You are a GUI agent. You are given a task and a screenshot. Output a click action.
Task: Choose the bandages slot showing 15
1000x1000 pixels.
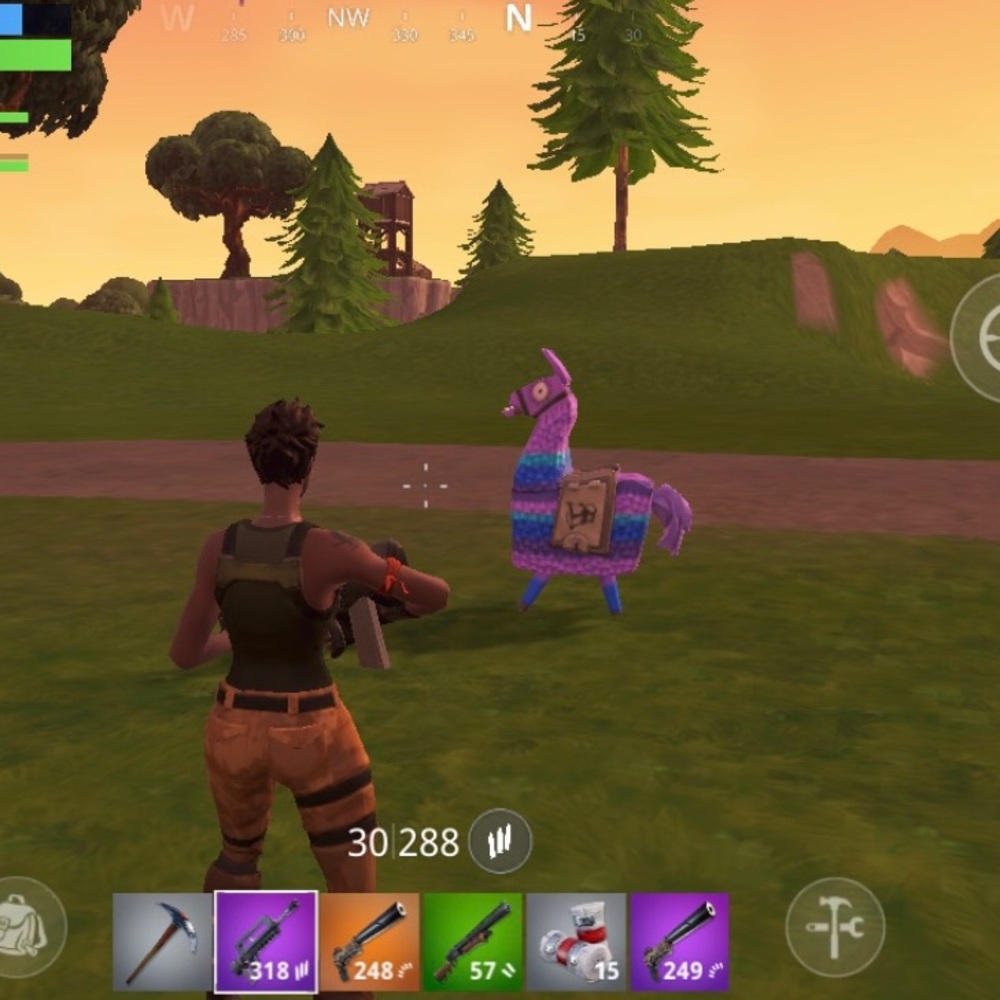pos(576,942)
